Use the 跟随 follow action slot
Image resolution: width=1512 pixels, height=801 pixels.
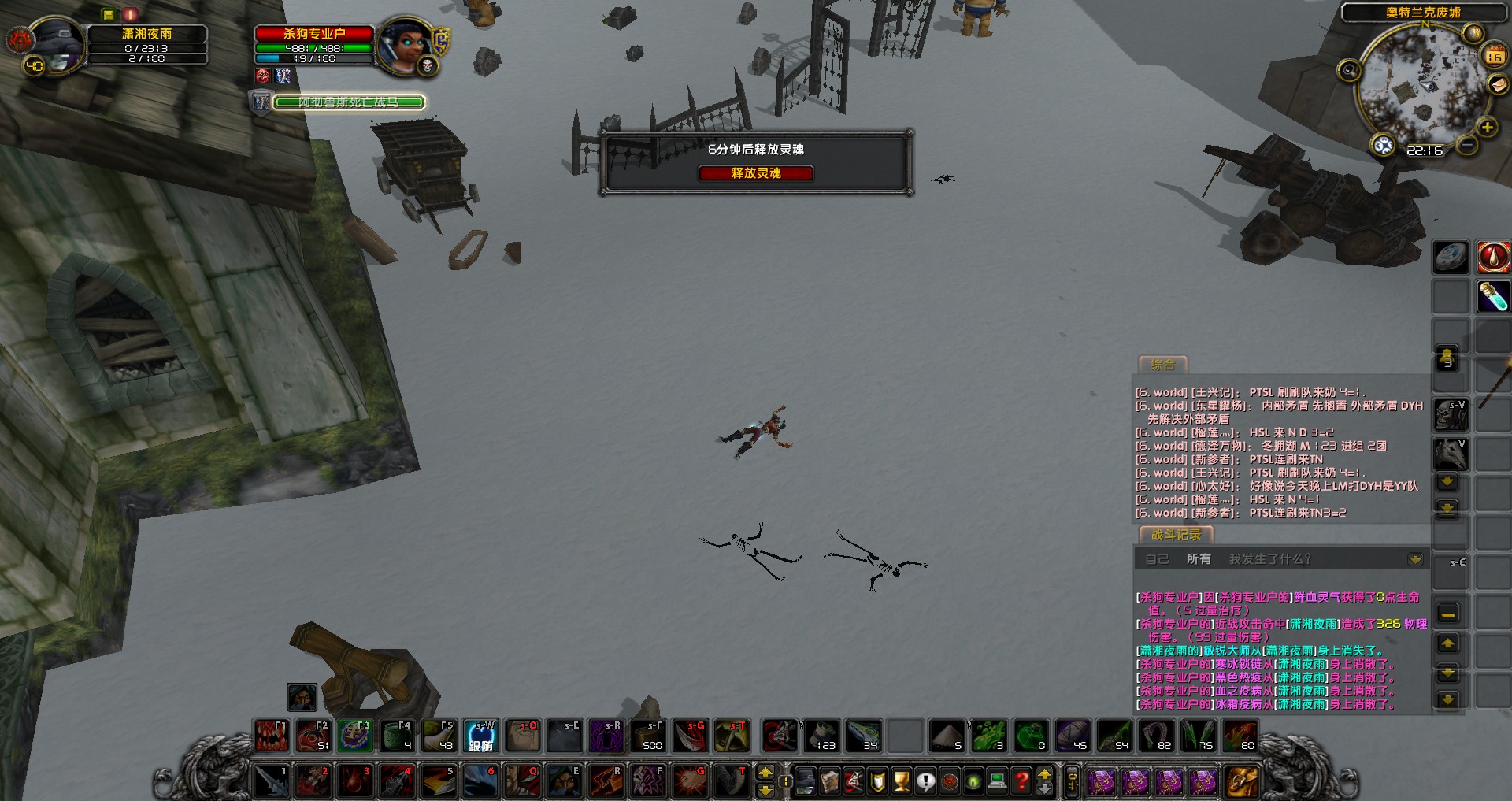tap(480, 736)
